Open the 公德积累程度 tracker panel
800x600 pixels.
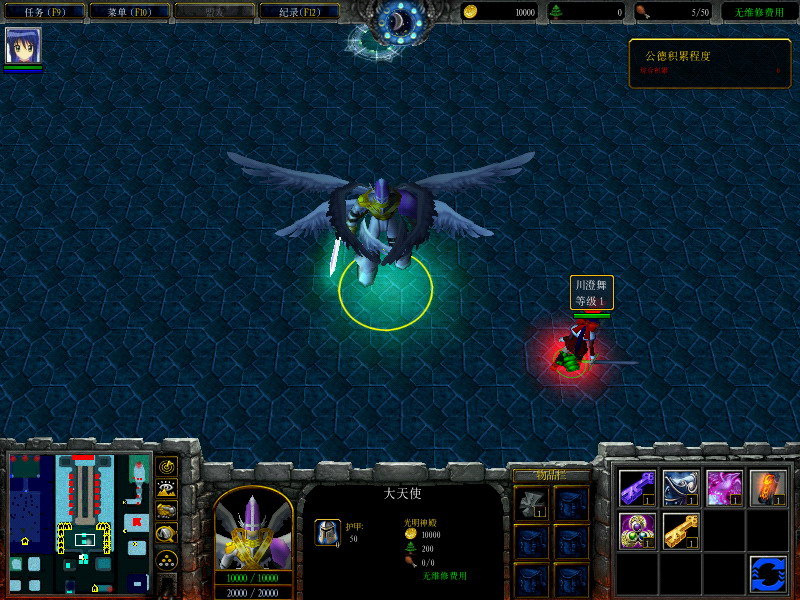point(709,63)
